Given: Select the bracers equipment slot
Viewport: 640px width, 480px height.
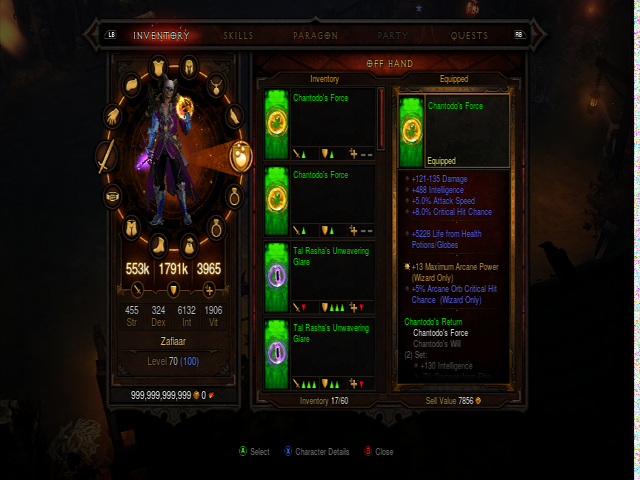Looking at the screenshot, I should [232, 116].
